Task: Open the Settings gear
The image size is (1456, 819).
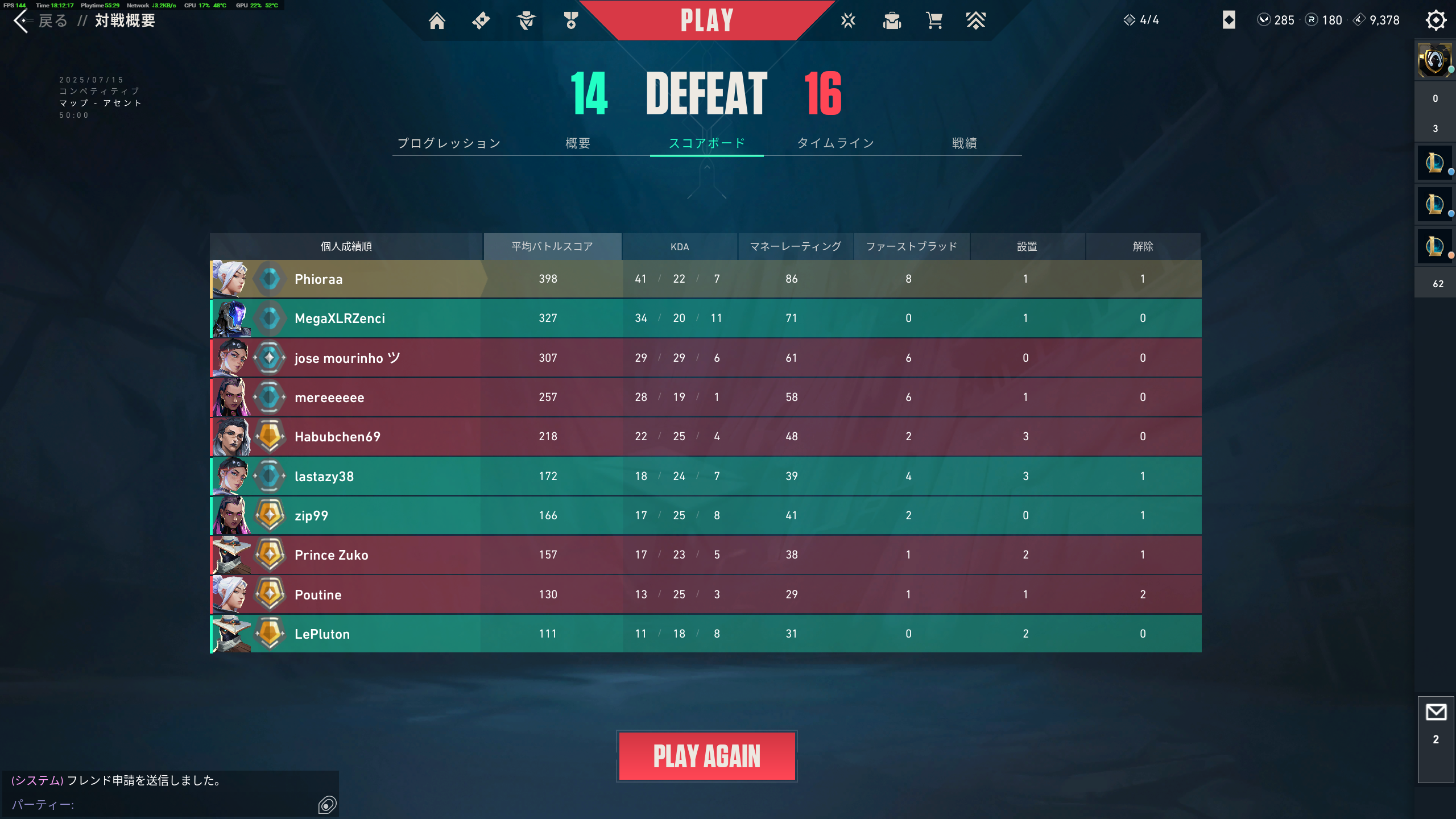Action: [1436, 20]
